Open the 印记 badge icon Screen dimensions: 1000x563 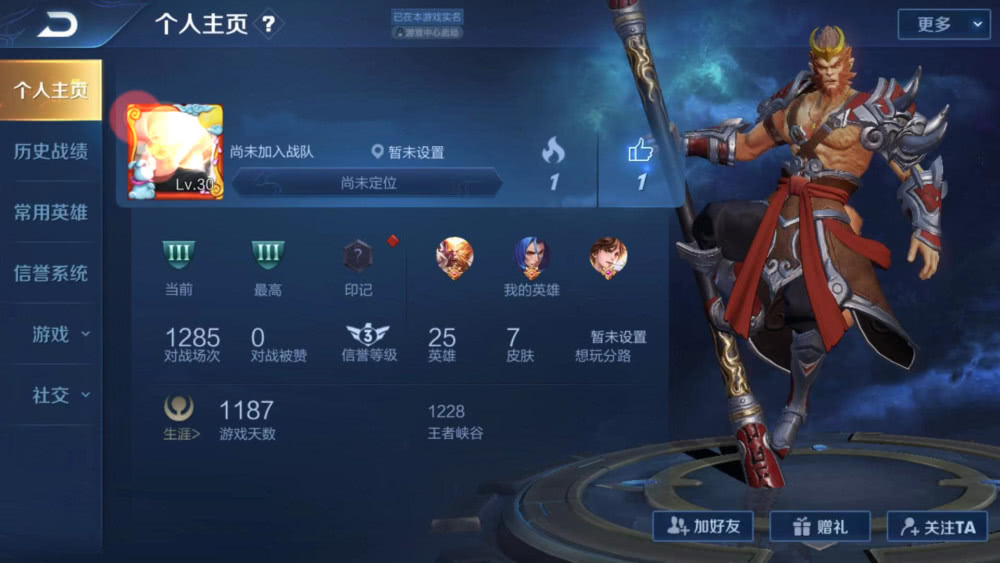(358, 257)
